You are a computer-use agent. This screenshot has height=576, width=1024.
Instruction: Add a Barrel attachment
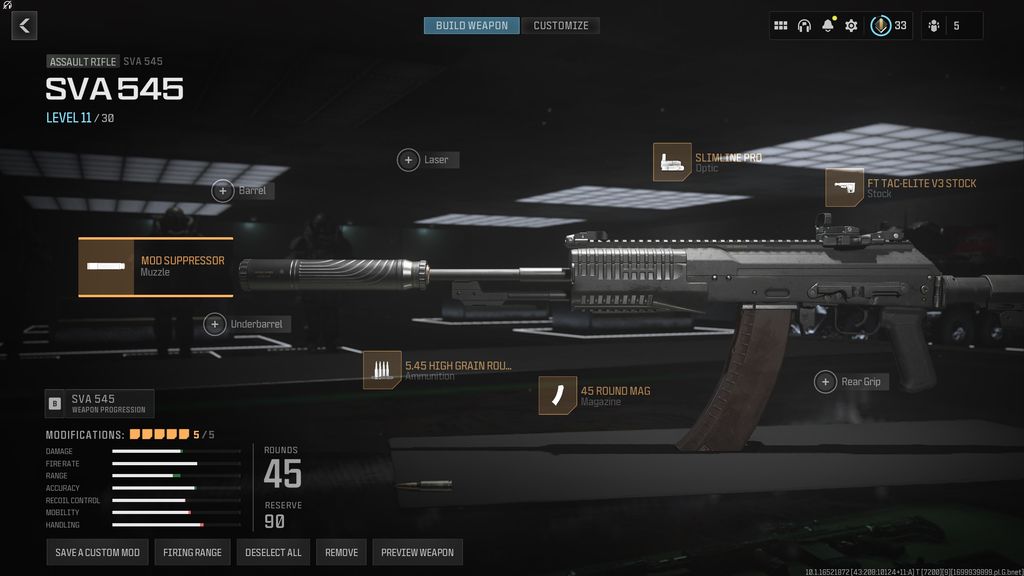pos(222,190)
